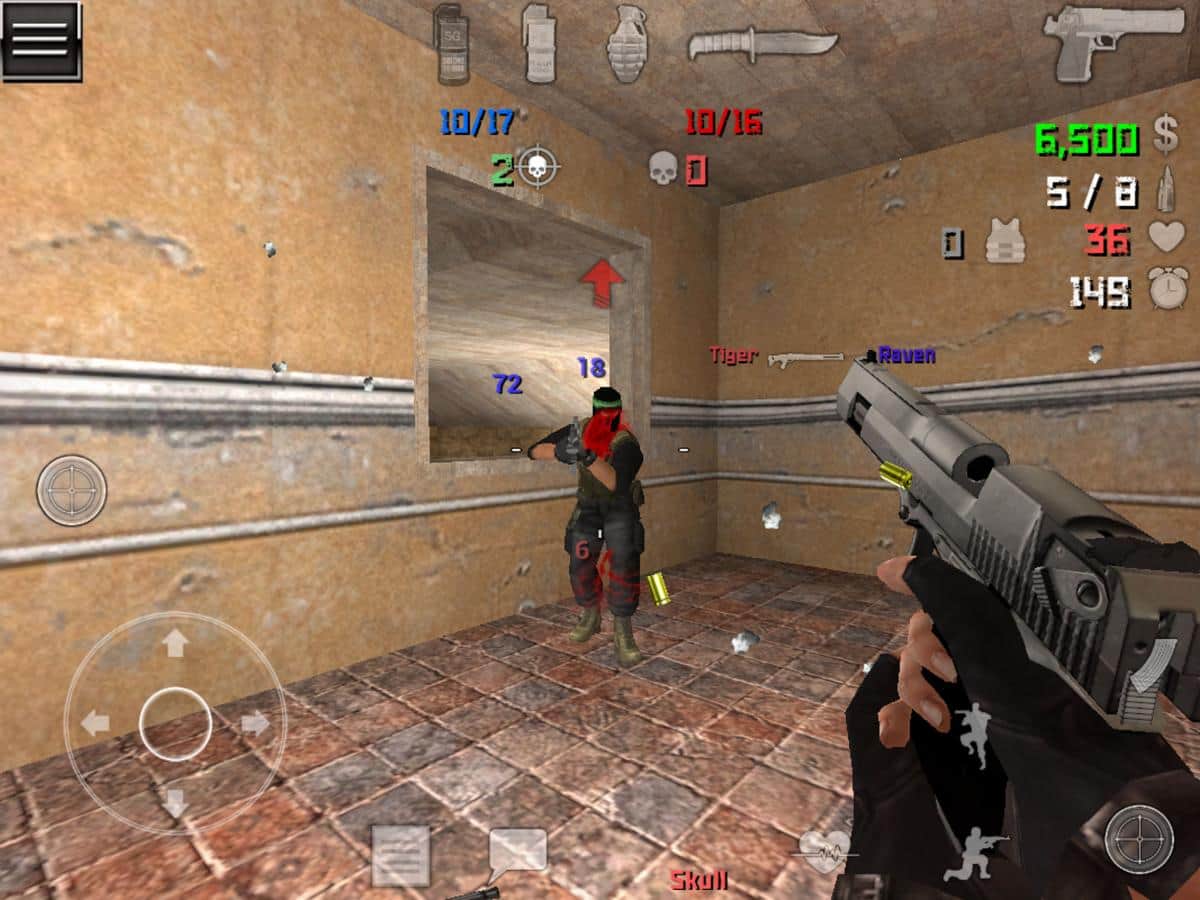Choose the frag grenade

(x=627, y=44)
